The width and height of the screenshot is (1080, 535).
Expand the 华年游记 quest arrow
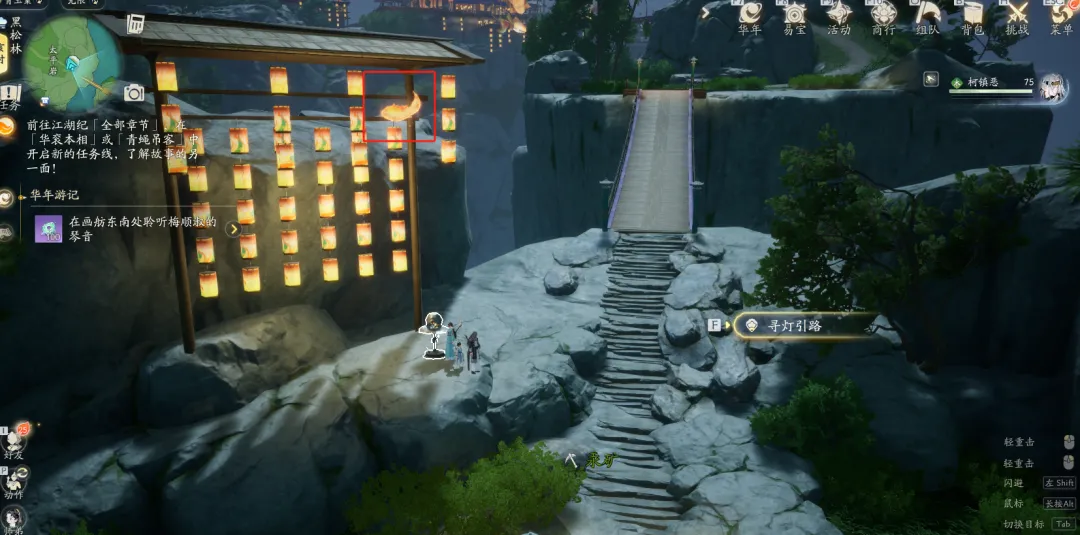[x=233, y=229]
